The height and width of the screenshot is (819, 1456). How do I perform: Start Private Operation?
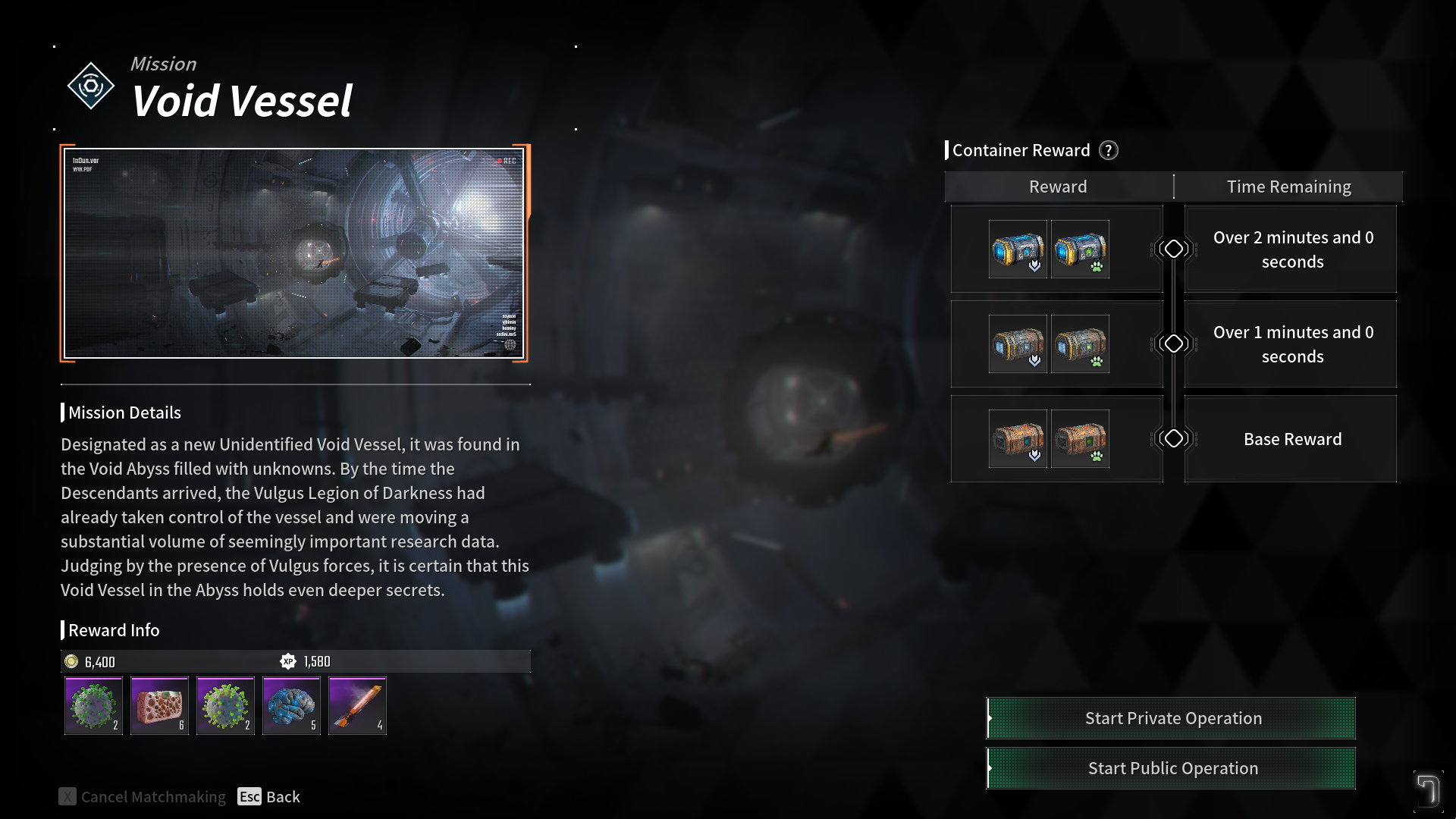click(x=1172, y=718)
